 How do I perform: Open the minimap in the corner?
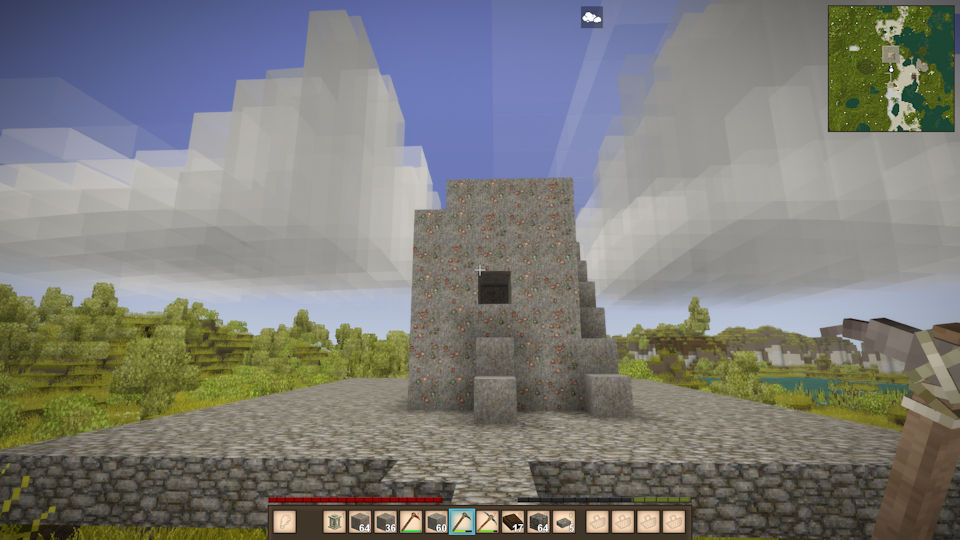point(891,68)
